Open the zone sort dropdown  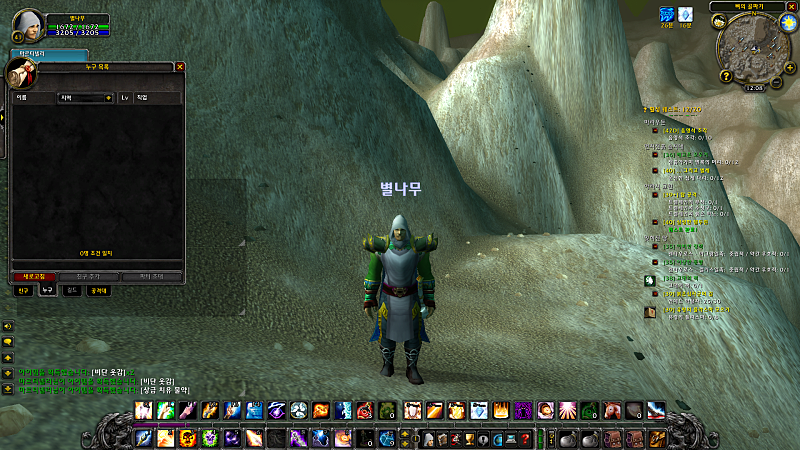click(85, 98)
